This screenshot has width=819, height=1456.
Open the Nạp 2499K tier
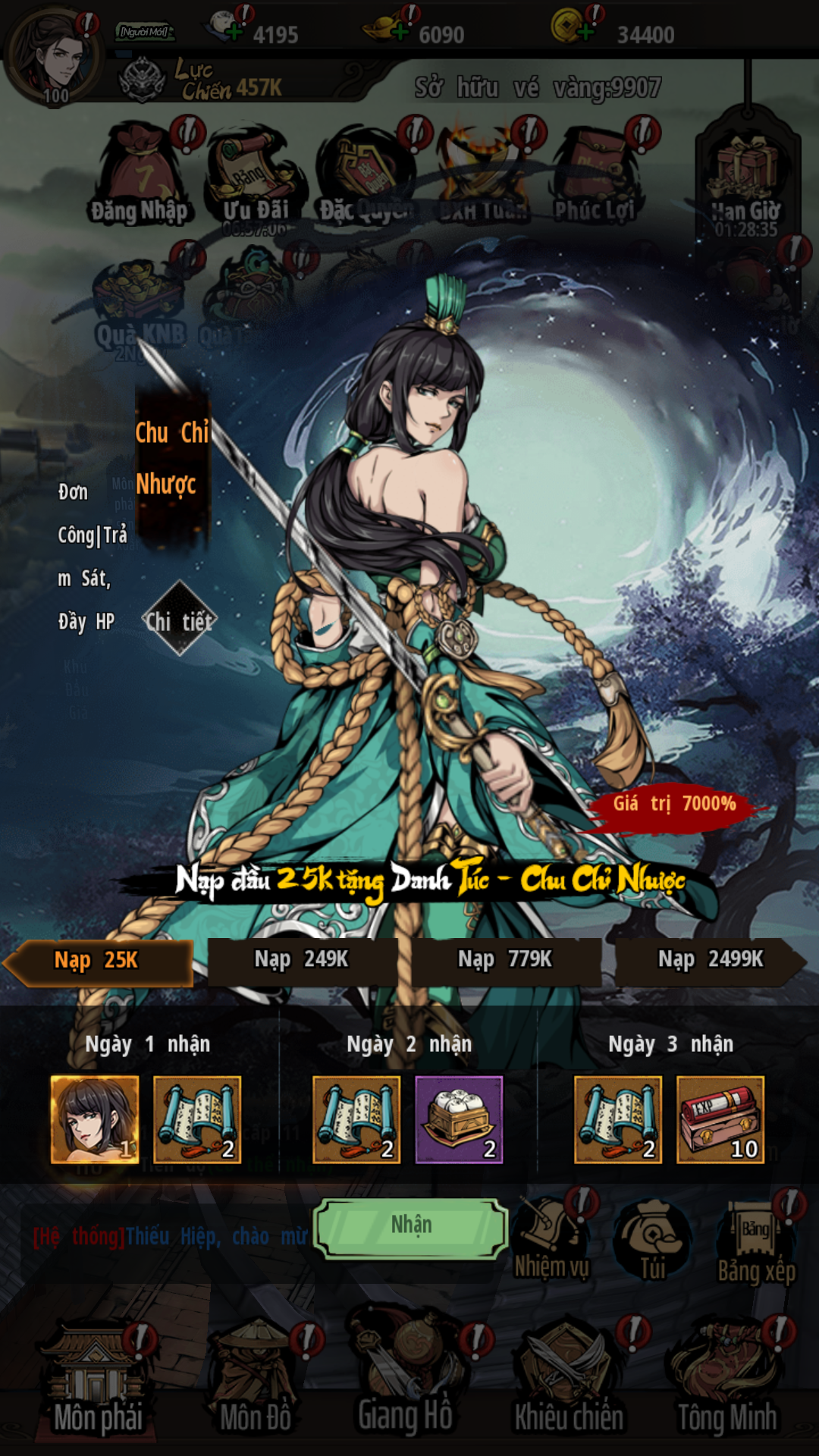(x=710, y=961)
